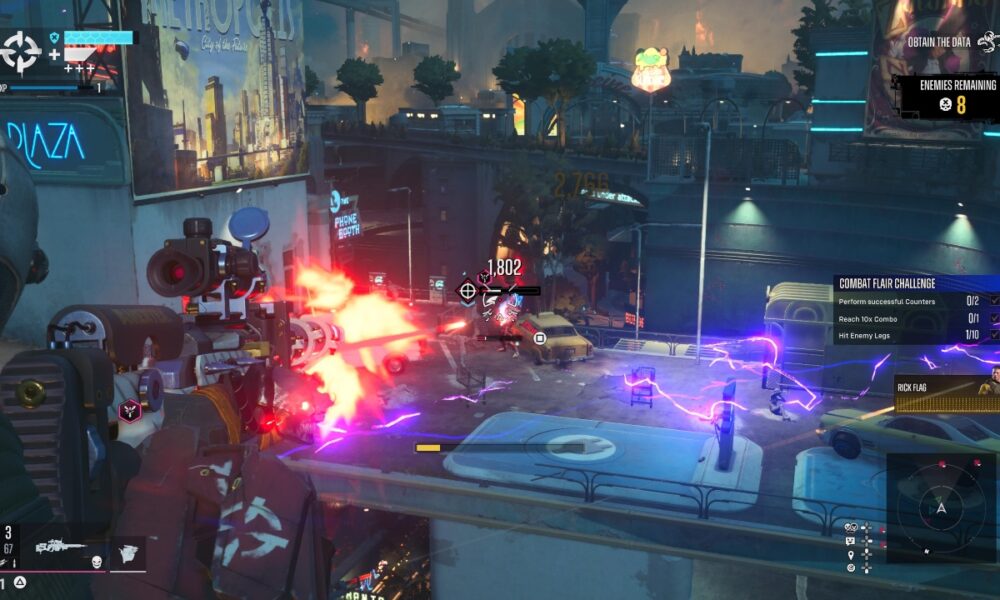Viewport: 1000px width, 600px height.
Task: Select the secondary weapon slot beside the sniper
Action: coord(127,551)
